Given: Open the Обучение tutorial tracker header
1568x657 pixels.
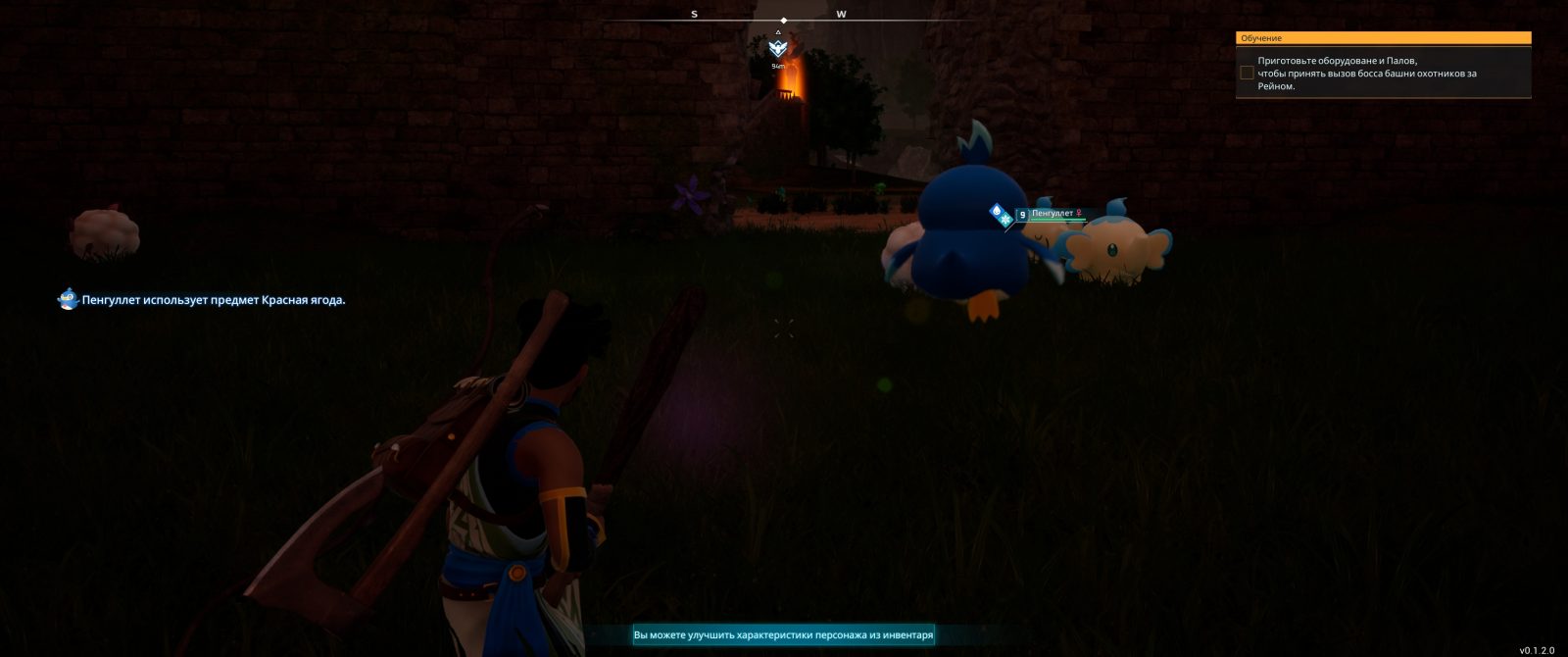Looking at the screenshot, I should point(1383,38).
